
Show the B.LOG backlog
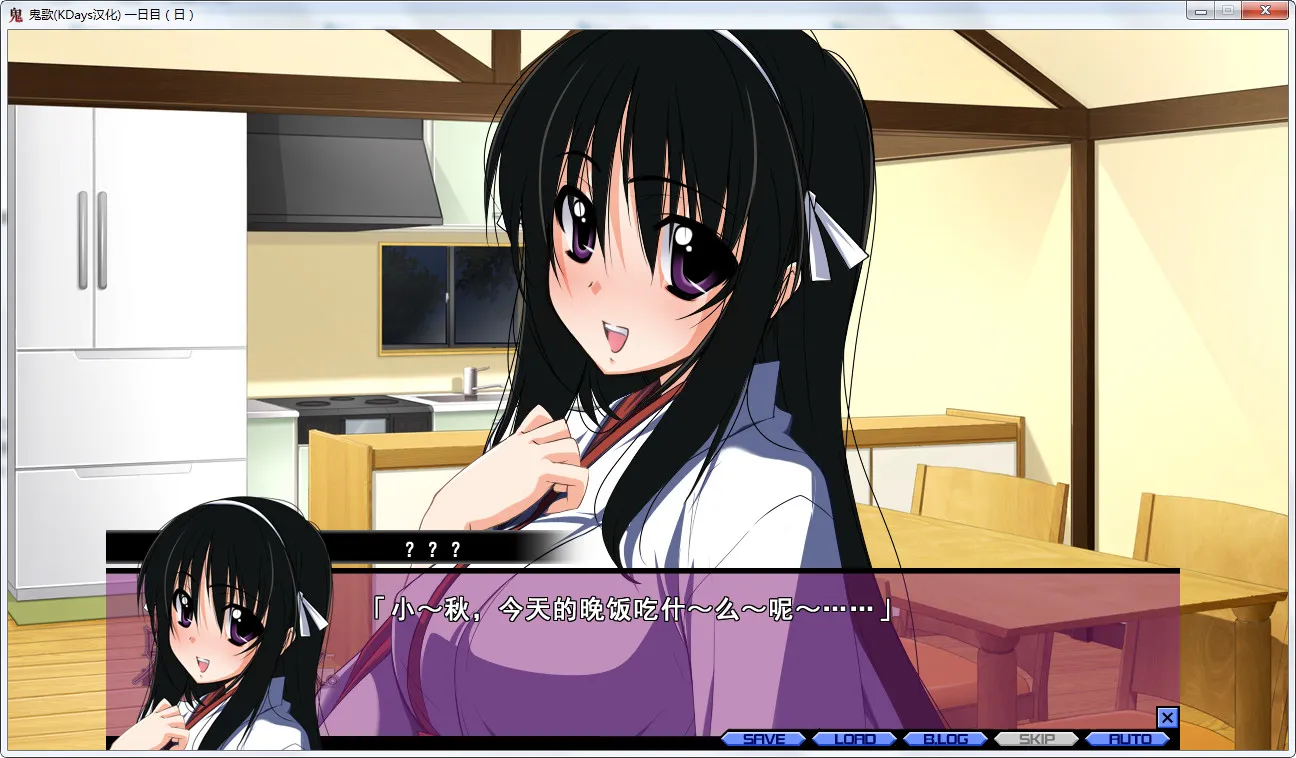click(945, 739)
